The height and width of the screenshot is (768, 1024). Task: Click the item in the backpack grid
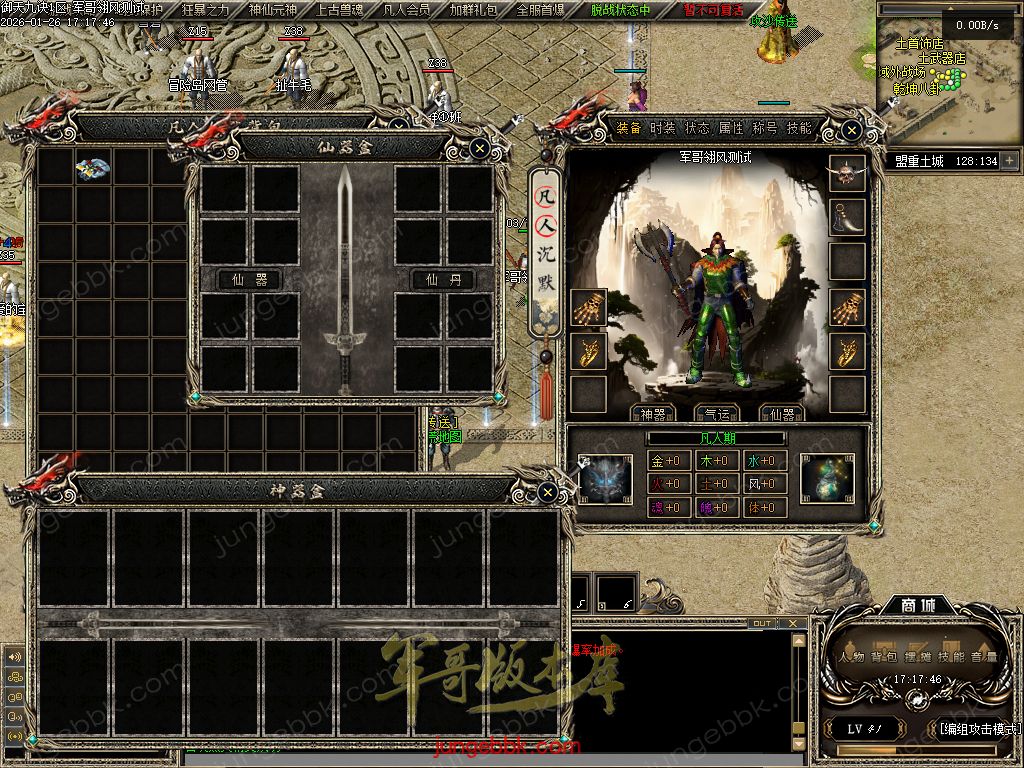point(93,168)
